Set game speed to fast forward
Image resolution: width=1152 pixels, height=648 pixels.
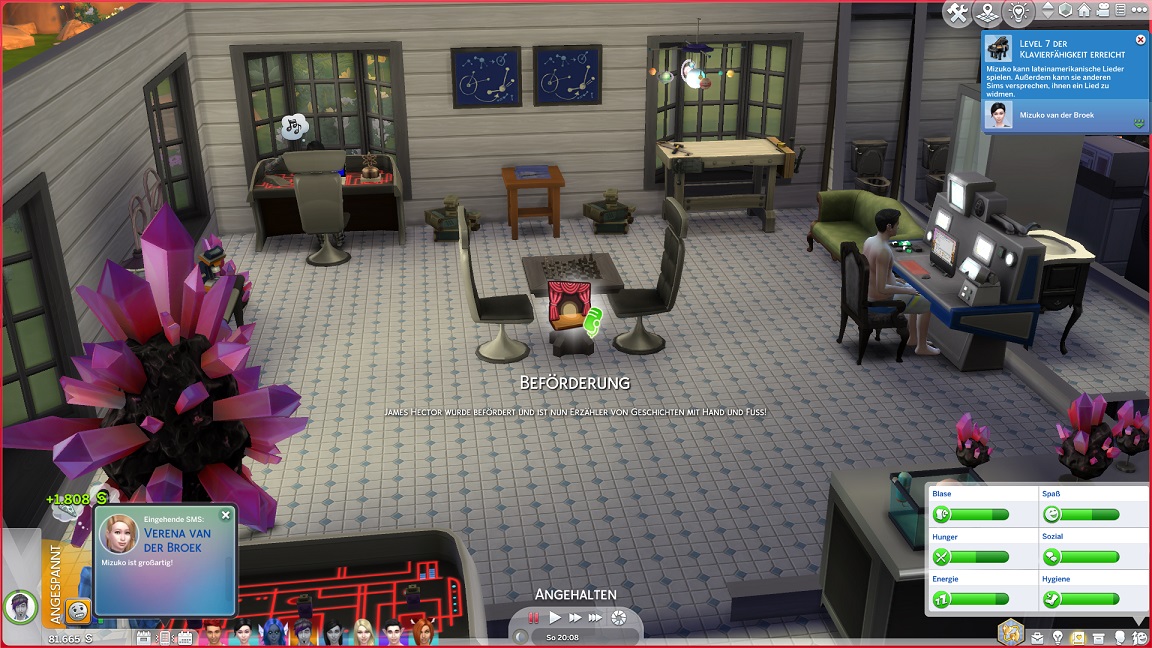(x=575, y=618)
